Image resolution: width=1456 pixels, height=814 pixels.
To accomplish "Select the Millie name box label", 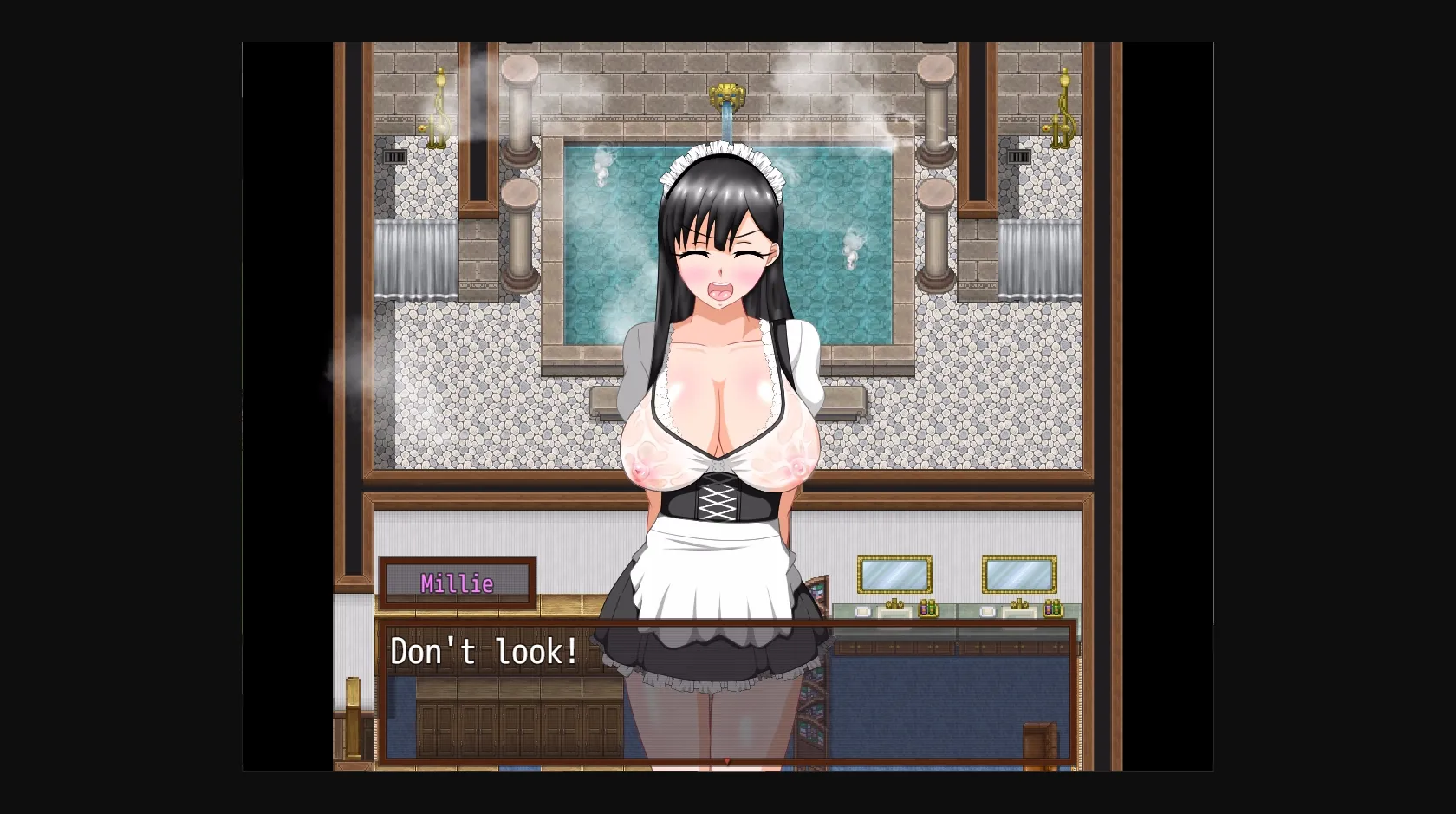I will pos(458,582).
